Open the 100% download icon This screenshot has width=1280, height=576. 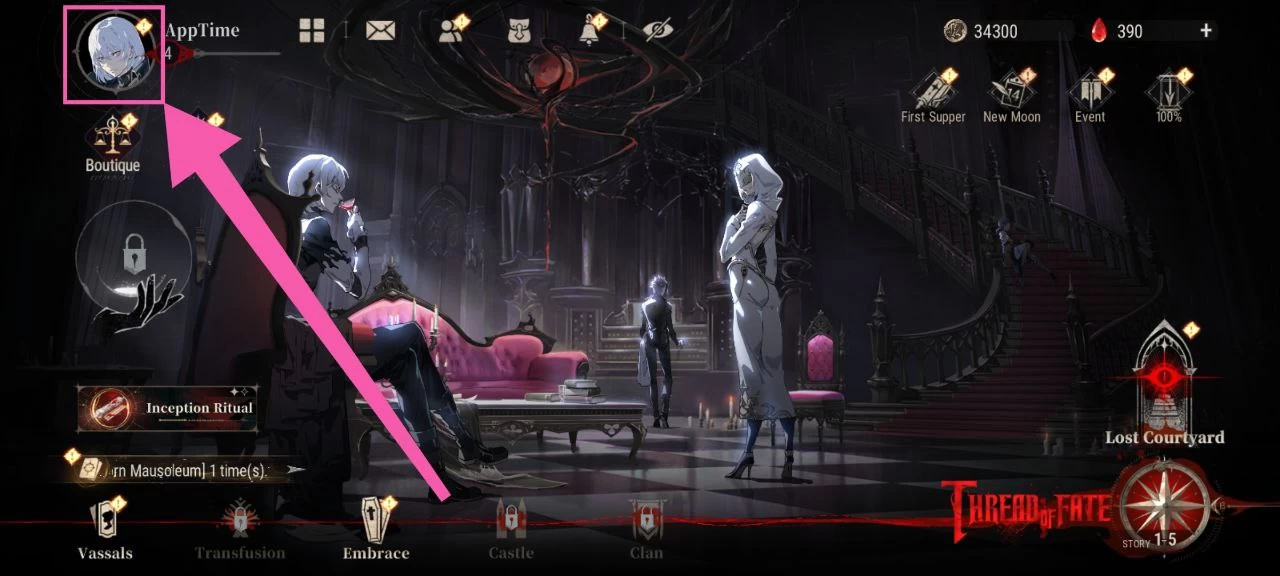(1168, 96)
